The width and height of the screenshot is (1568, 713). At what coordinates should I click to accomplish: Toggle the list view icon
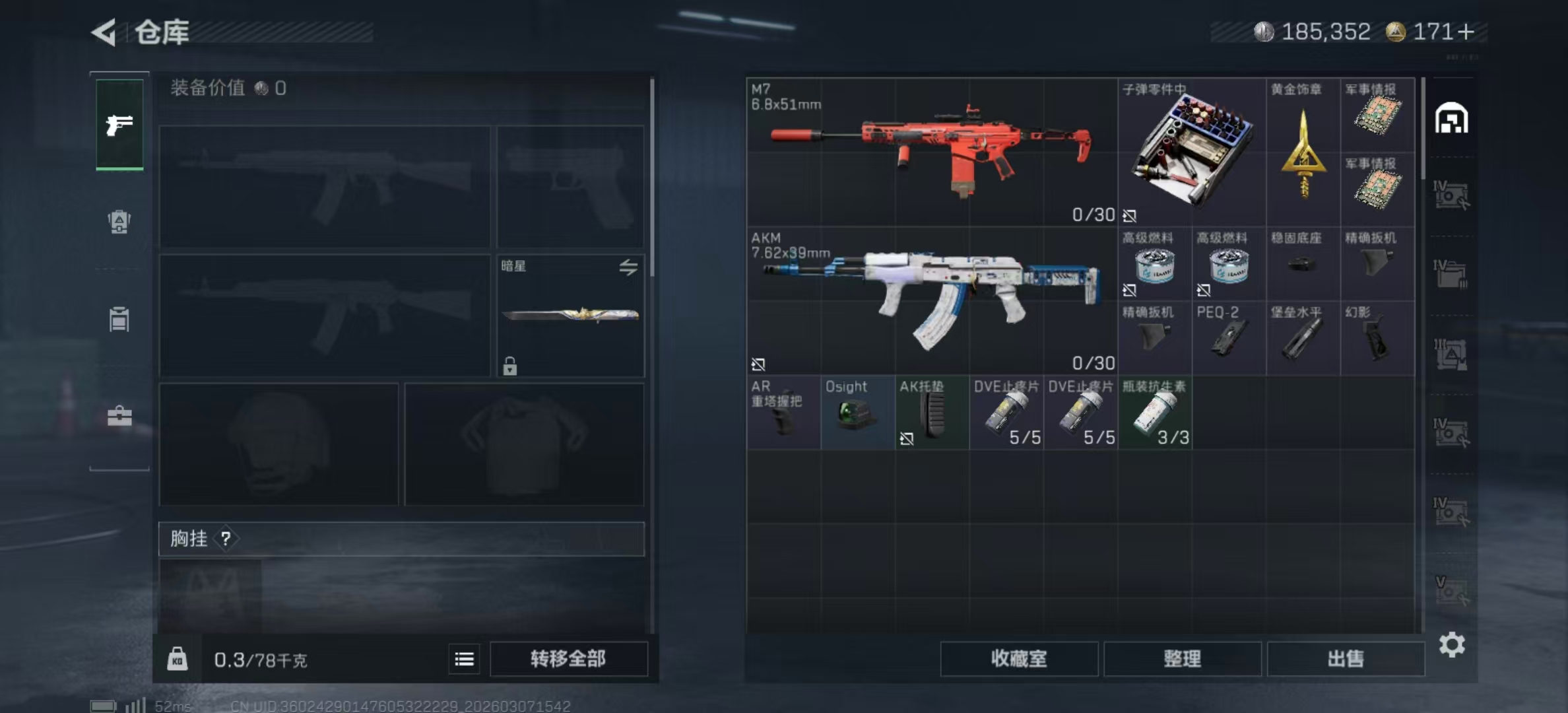[464, 659]
